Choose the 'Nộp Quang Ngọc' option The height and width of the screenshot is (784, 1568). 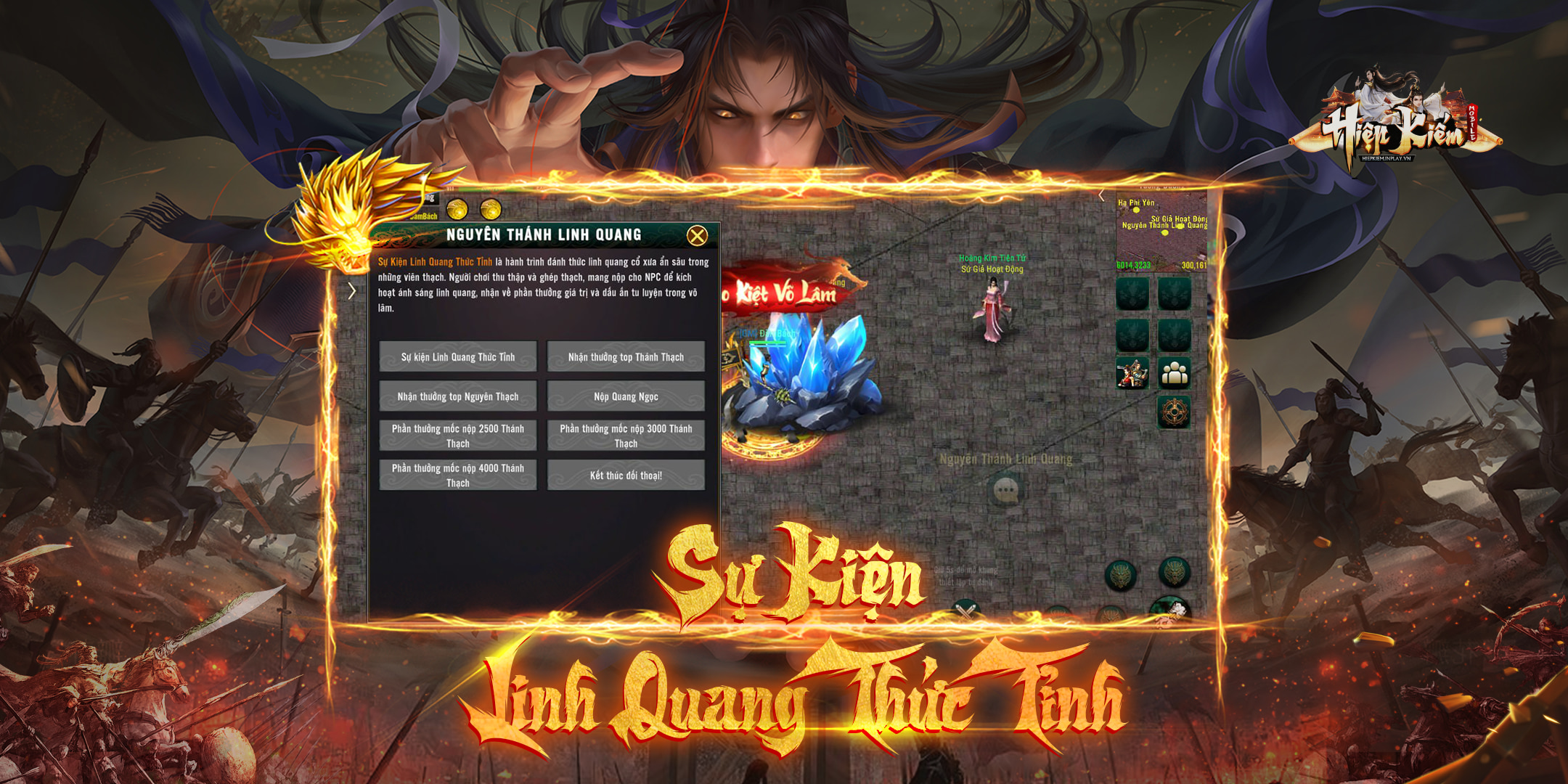tap(626, 396)
